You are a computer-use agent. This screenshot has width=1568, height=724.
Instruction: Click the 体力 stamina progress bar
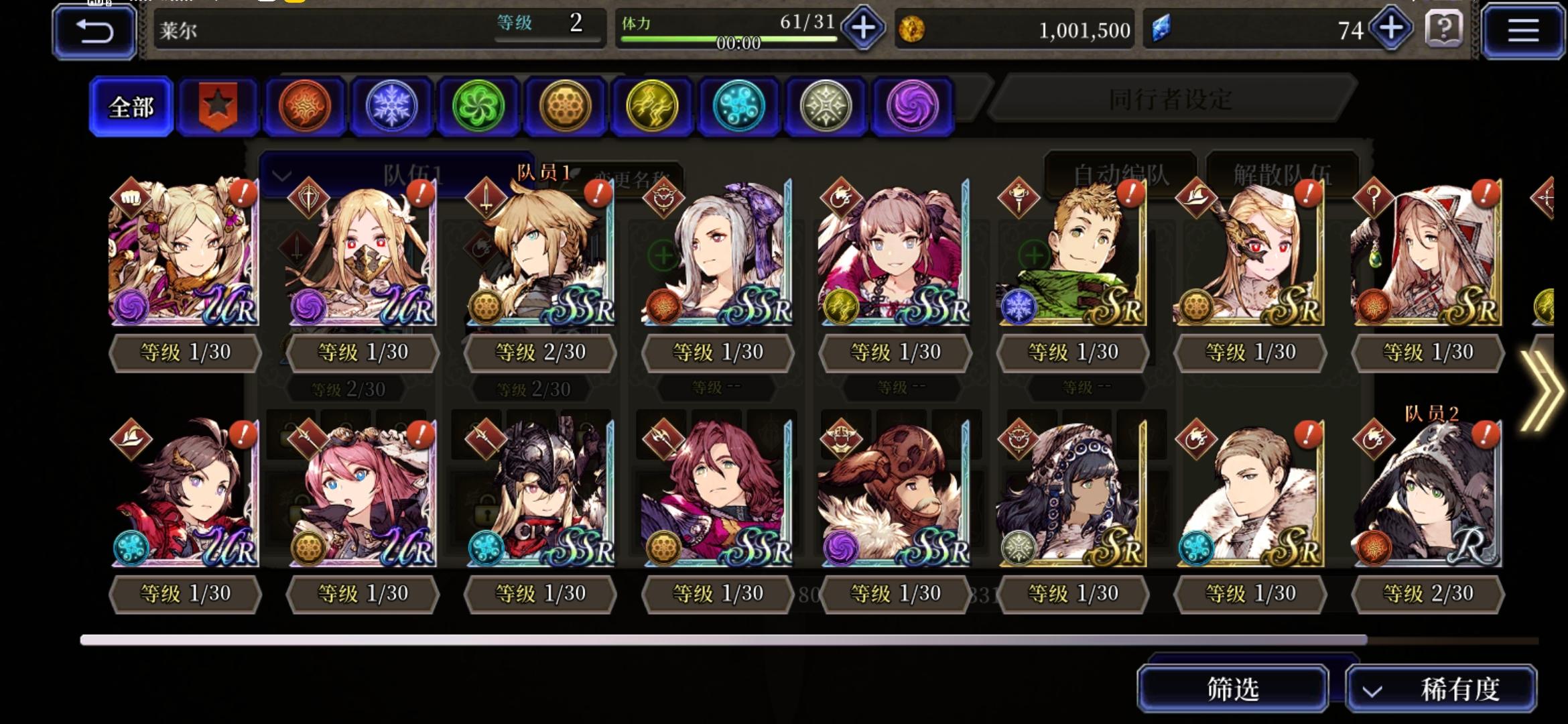724,40
